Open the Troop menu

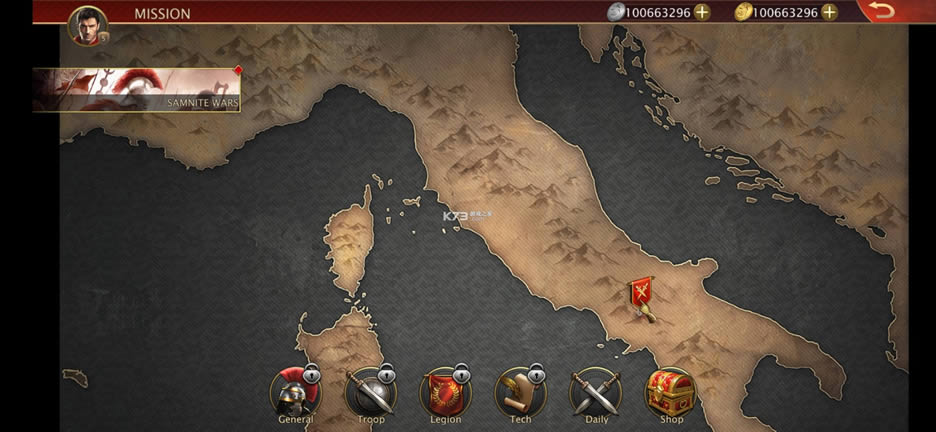(x=370, y=393)
